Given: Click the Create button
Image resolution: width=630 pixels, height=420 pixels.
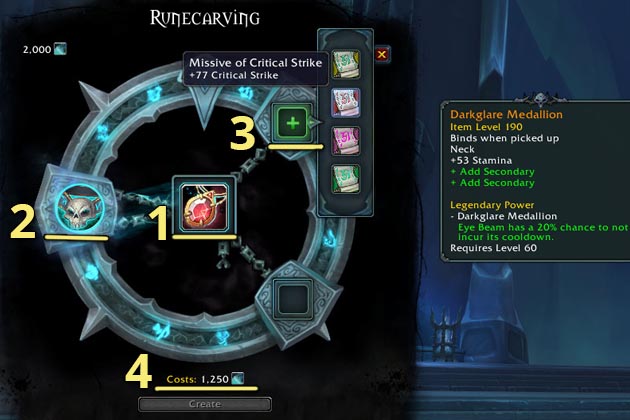Looking at the screenshot, I should pyautogui.click(x=204, y=403).
